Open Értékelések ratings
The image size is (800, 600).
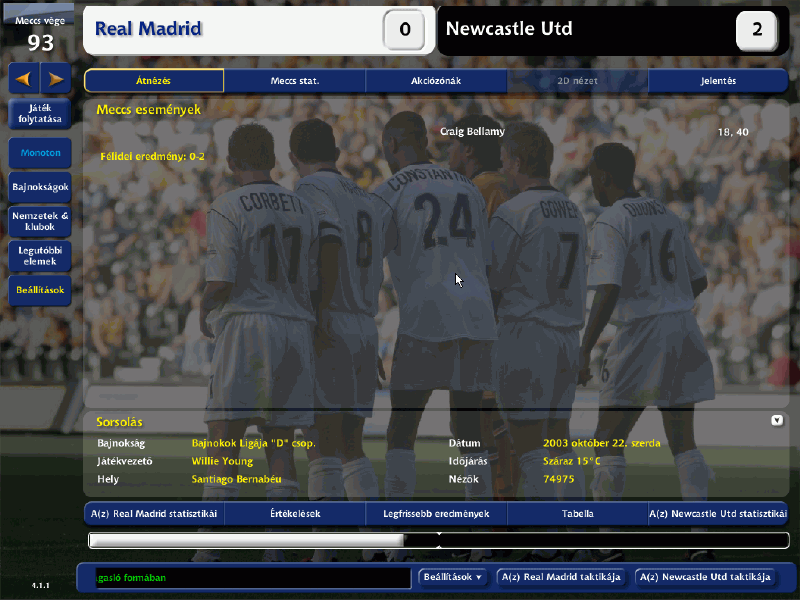pyautogui.click(x=295, y=514)
